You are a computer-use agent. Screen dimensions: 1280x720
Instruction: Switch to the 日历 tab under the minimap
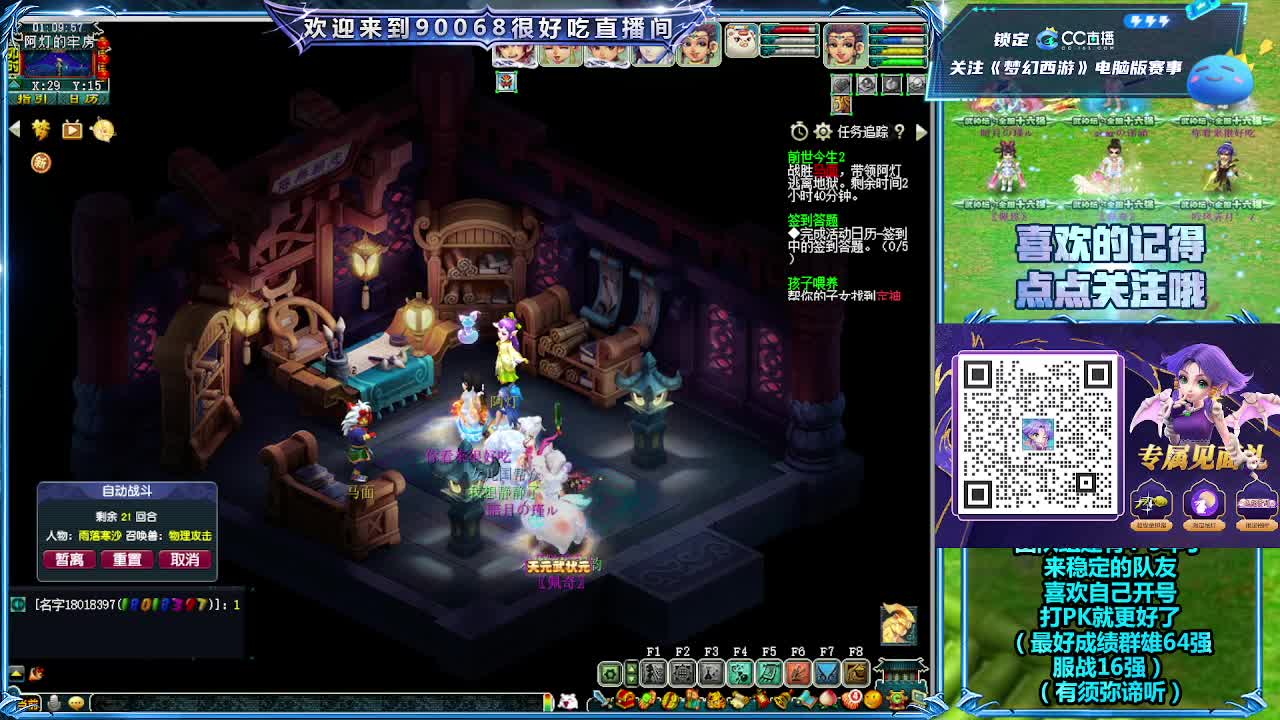coord(84,98)
